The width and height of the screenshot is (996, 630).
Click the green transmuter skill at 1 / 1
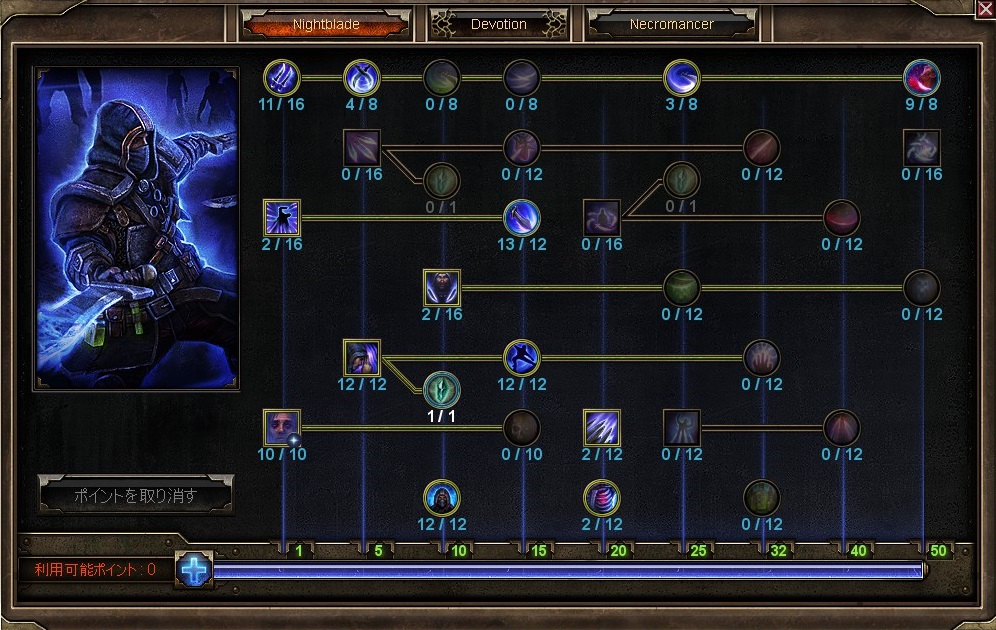[x=441, y=389]
